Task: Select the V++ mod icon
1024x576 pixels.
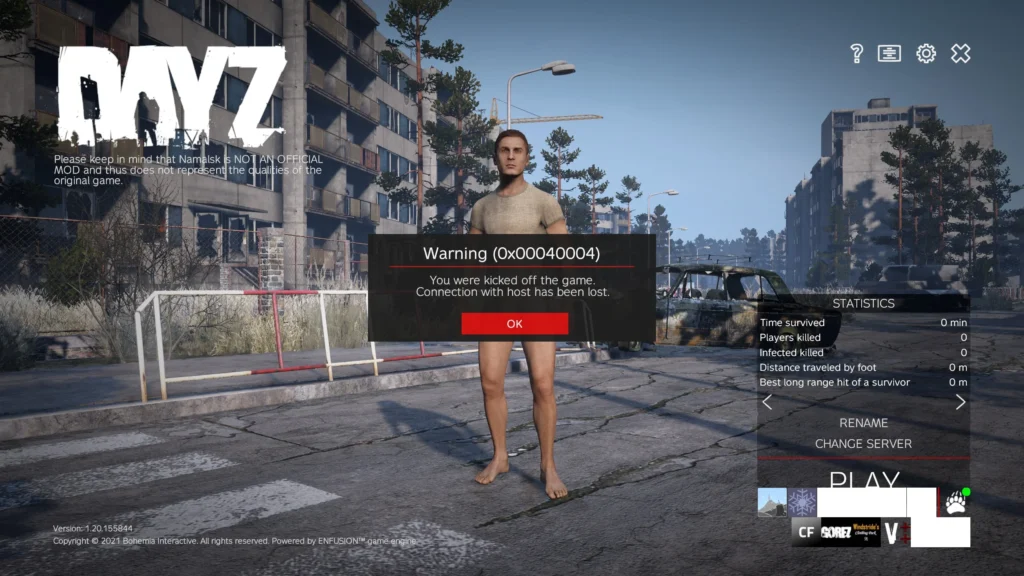Action: (x=895, y=532)
